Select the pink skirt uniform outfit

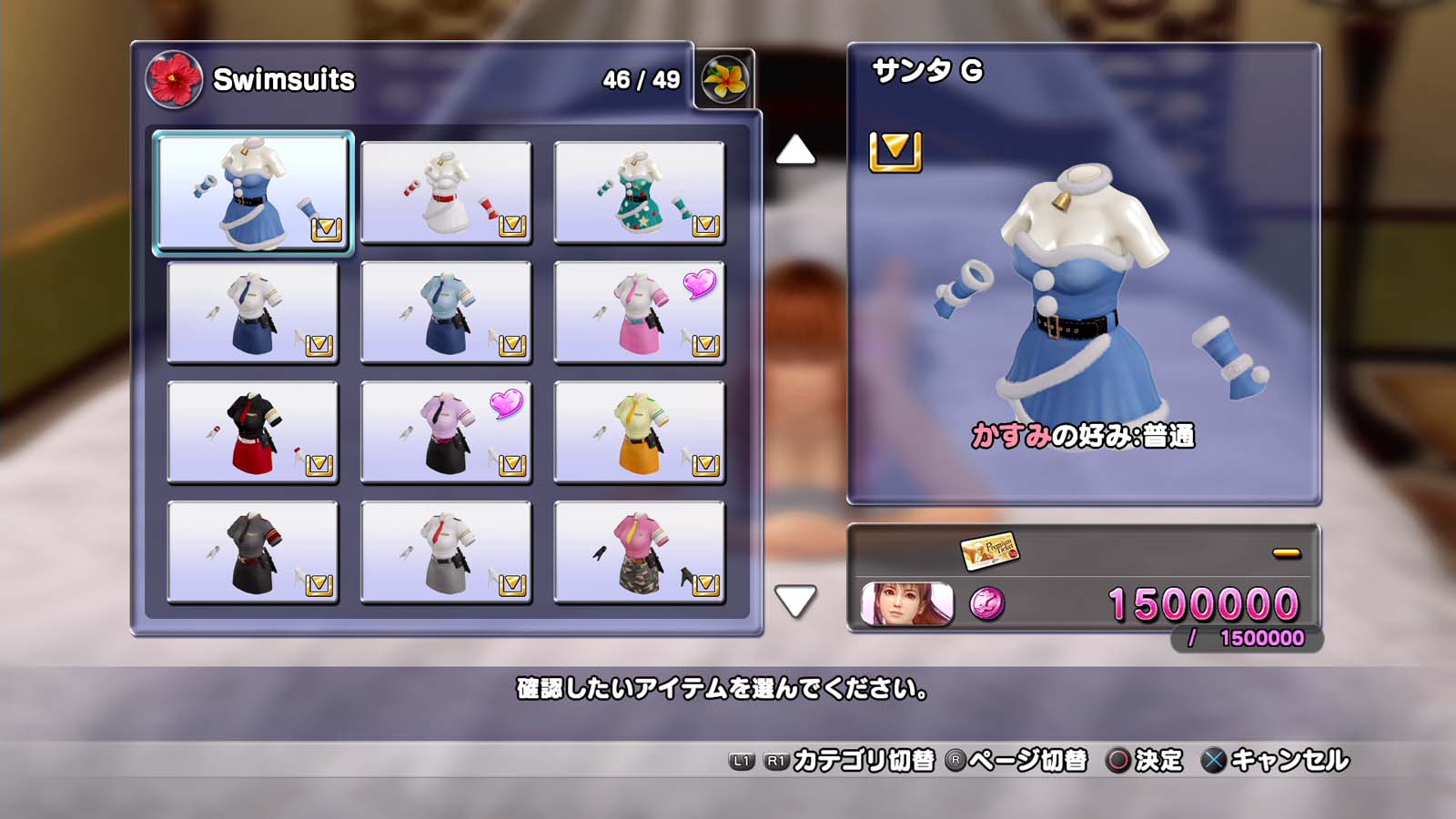point(639,312)
